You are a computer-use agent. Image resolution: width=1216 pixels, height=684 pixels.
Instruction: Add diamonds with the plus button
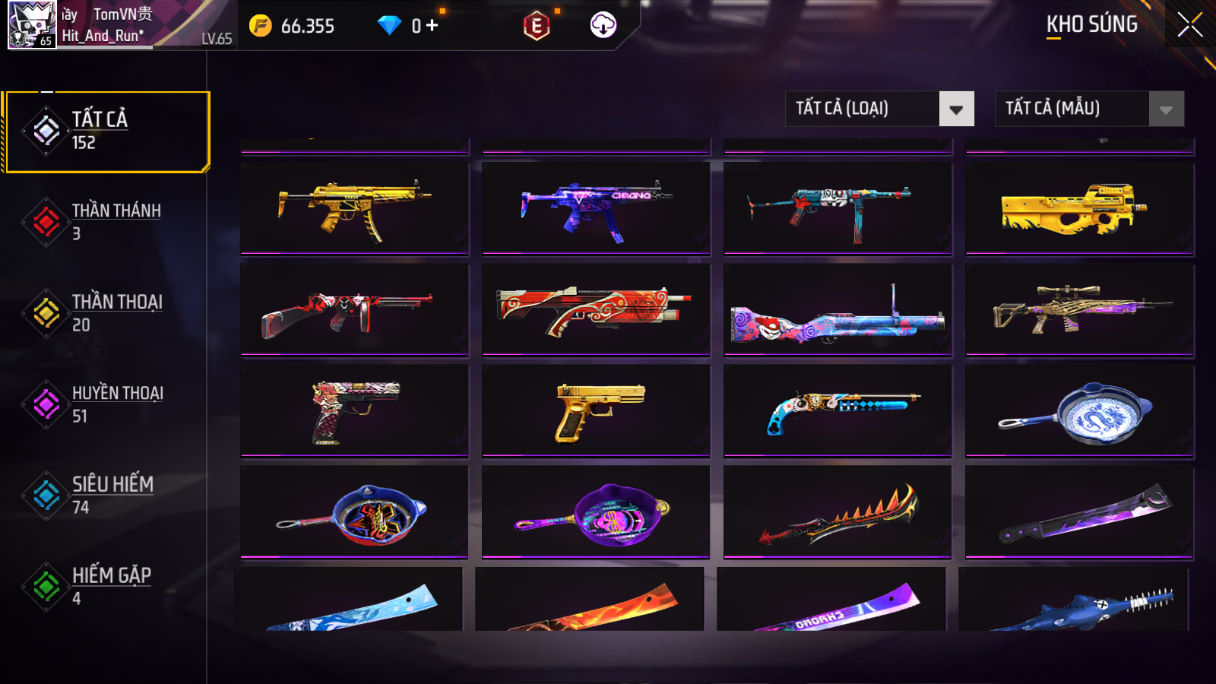click(432, 26)
